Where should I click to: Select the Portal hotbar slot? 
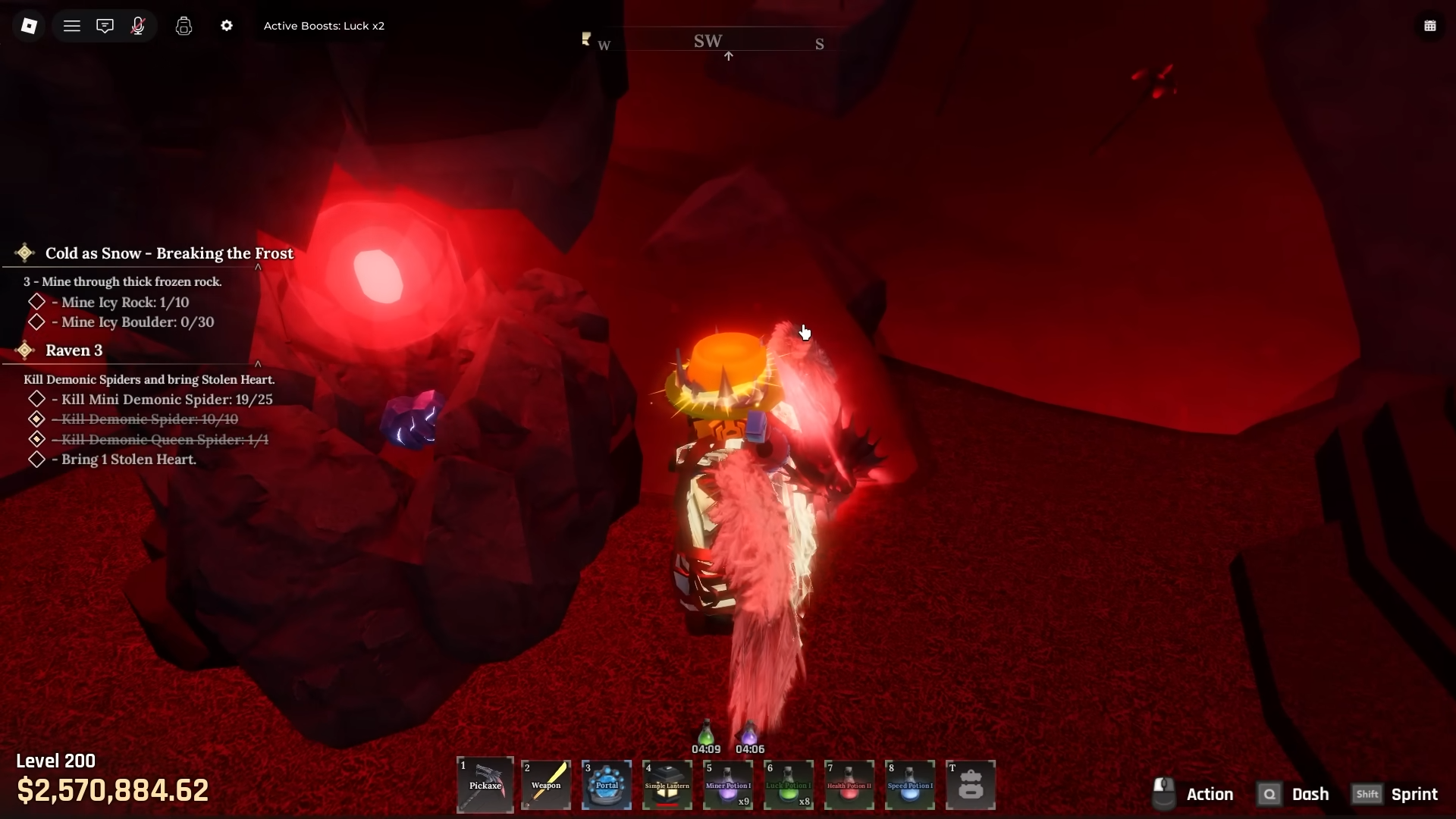tap(607, 785)
